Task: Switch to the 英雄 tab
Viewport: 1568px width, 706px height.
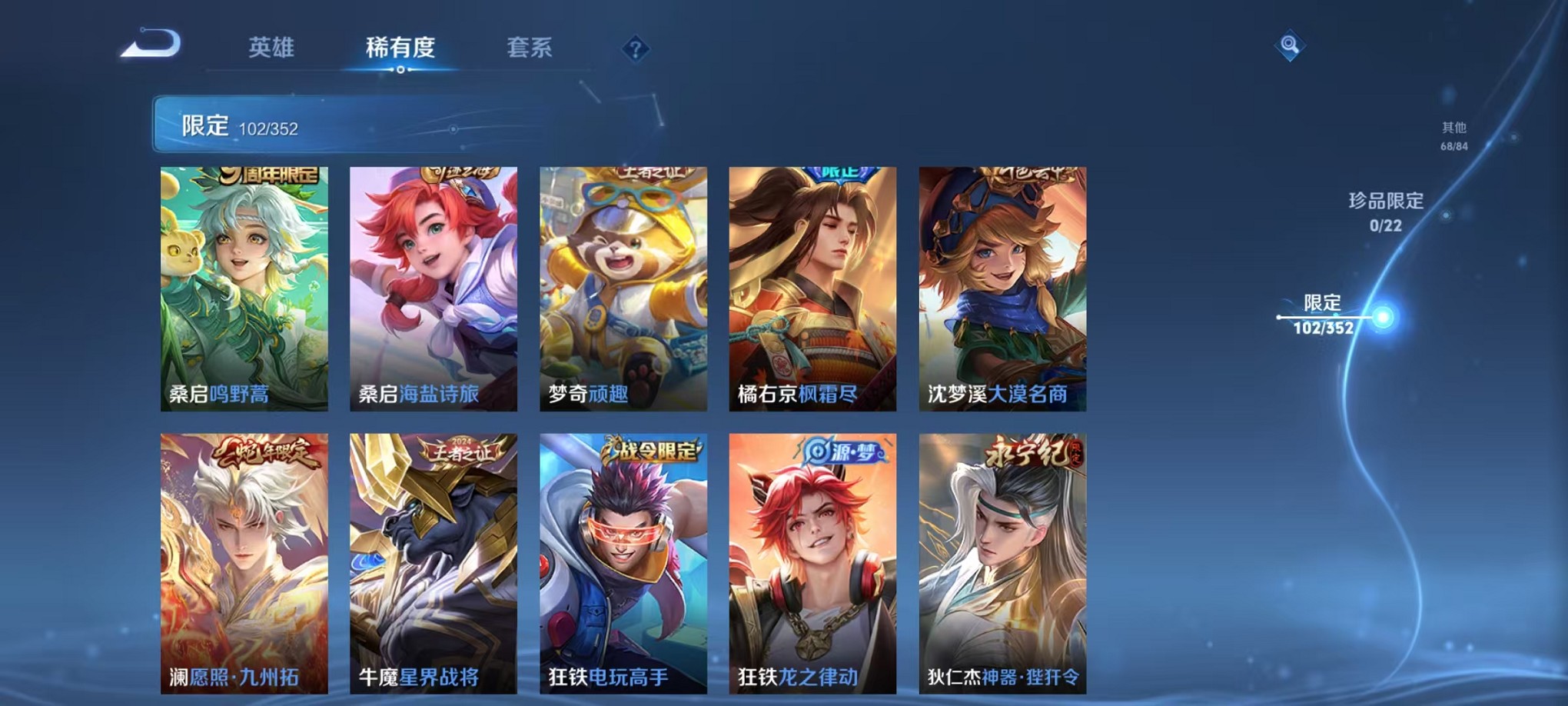Action: (x=272, y=48)
